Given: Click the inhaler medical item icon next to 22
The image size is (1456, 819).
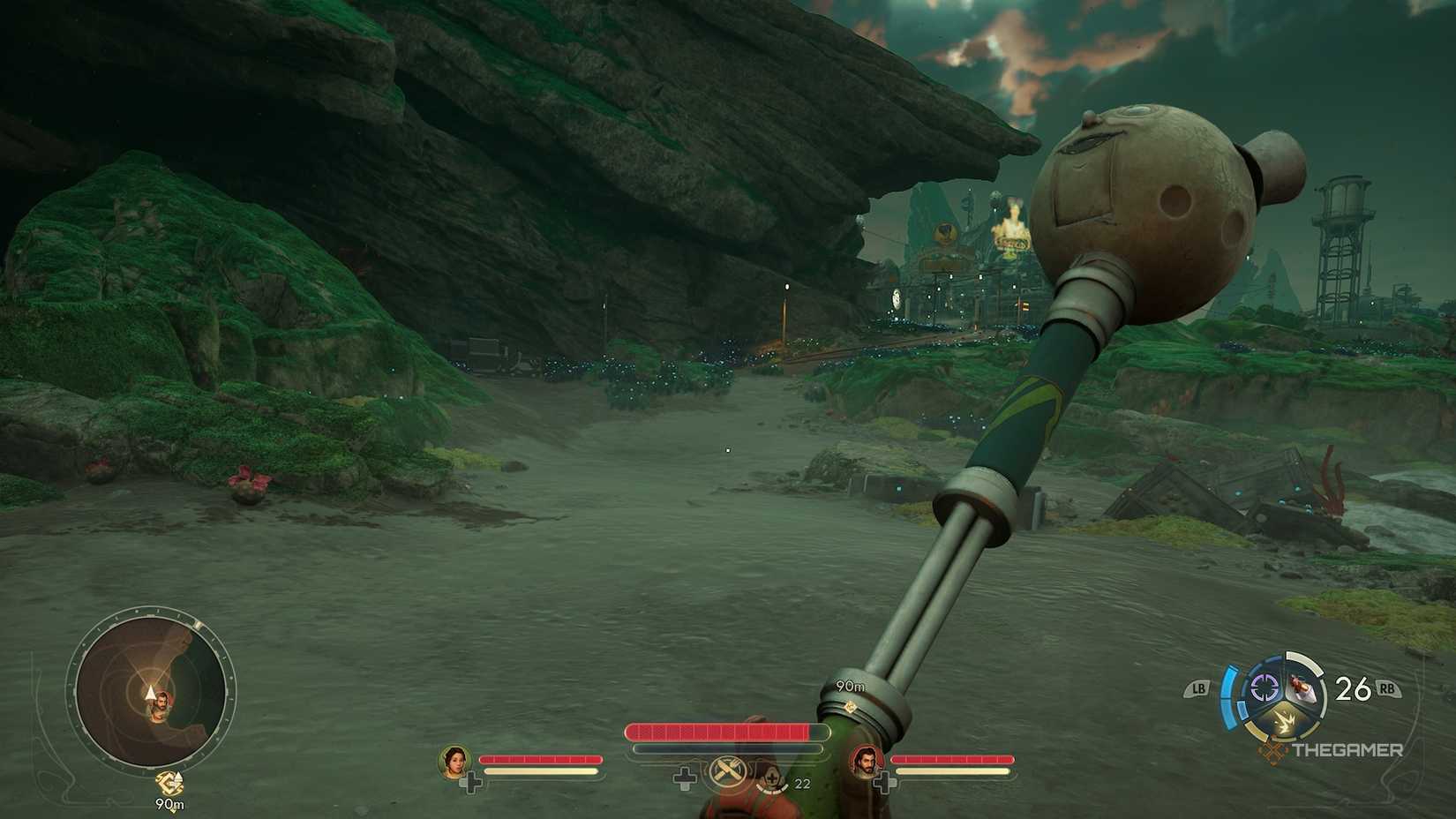Looking at the screenshot, I should coord(772,777).
